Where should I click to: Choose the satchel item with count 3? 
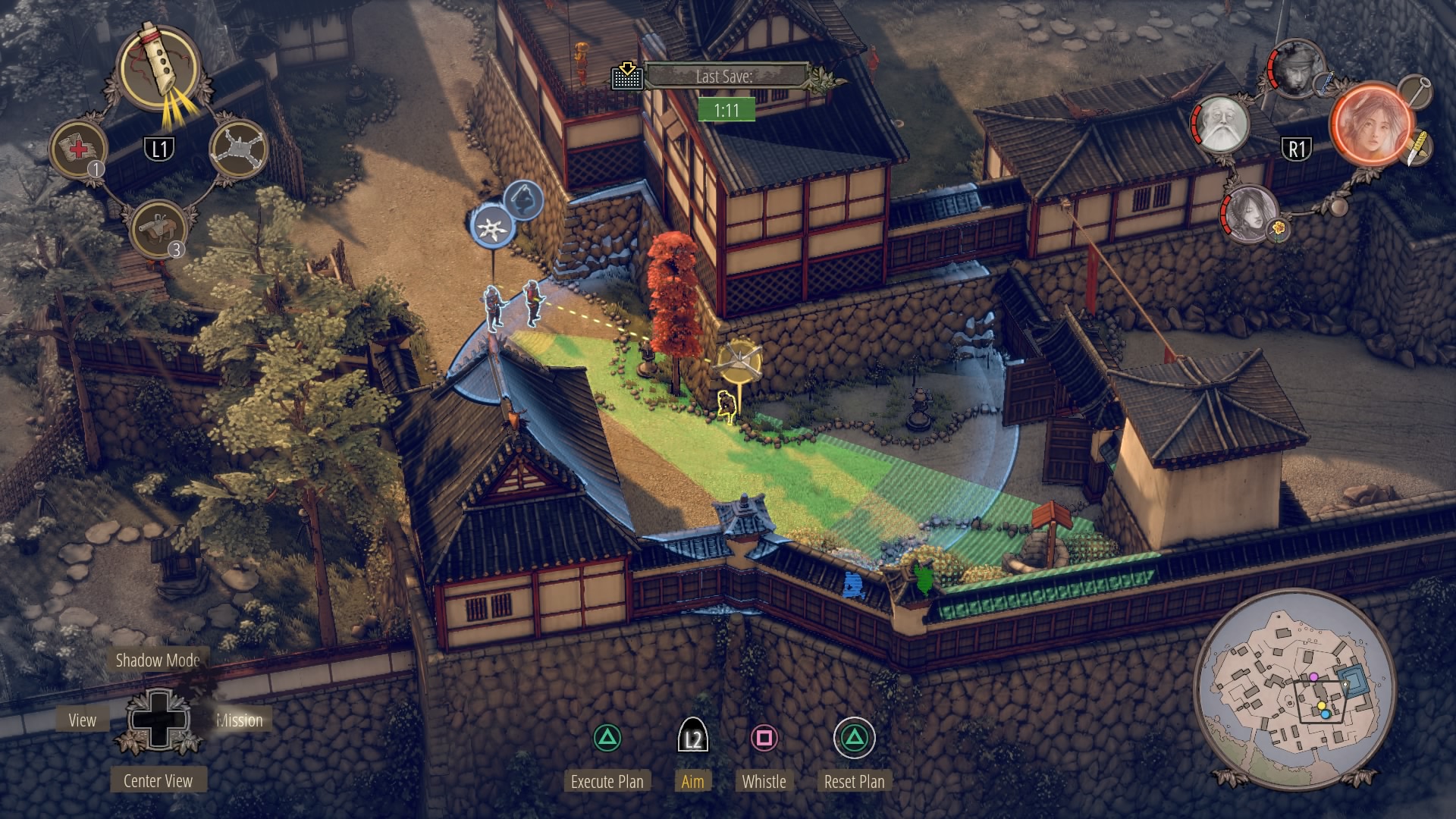pos(158,228)
